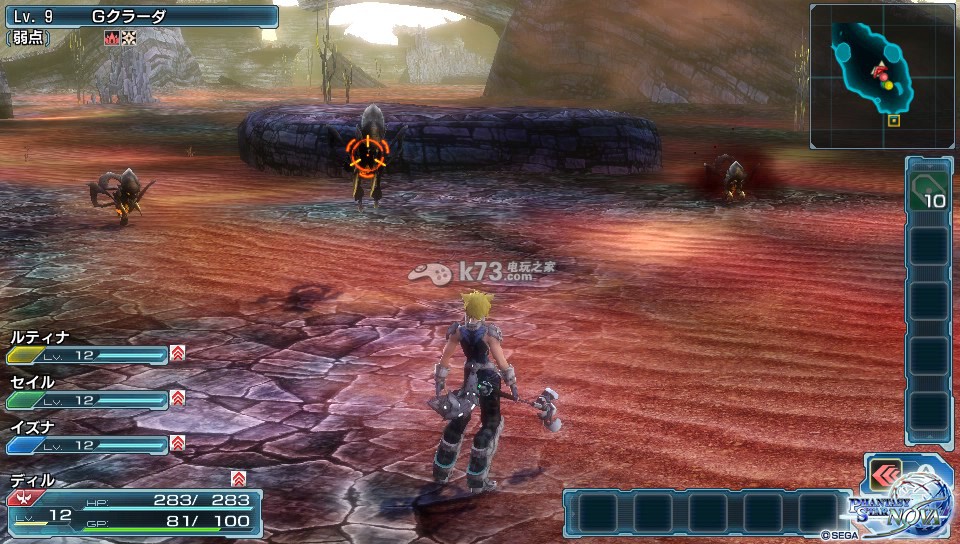Click the white snowflake weakness icon

[127, 38]
